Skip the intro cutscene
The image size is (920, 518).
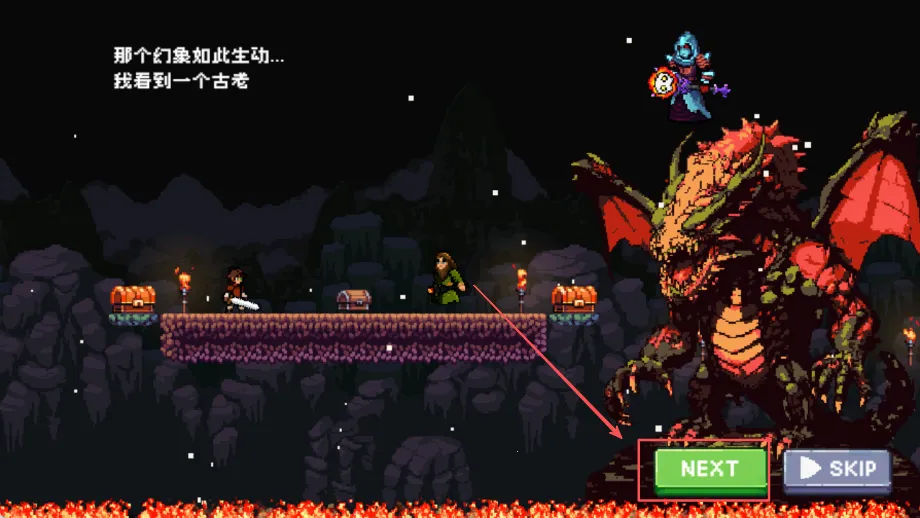(x=837, y=469)
